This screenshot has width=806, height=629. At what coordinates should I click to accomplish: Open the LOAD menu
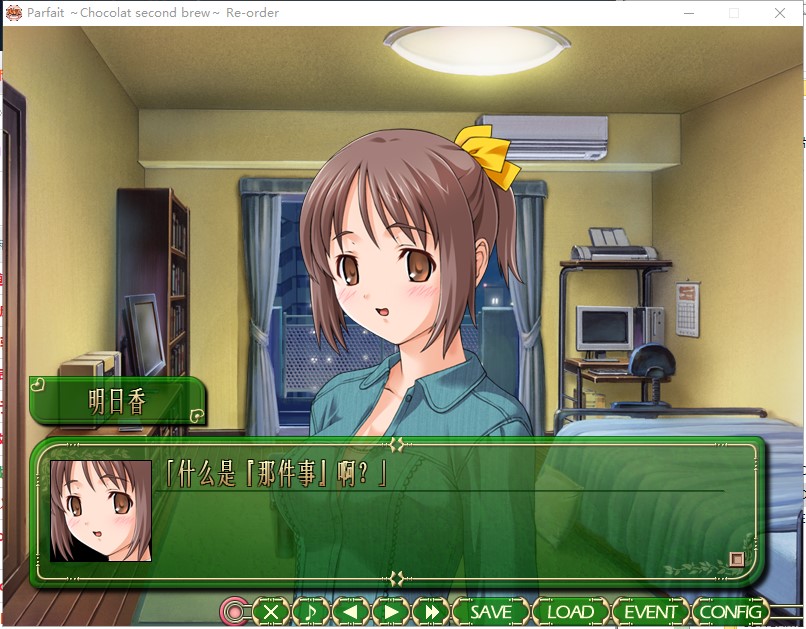(x=570, y=611)
